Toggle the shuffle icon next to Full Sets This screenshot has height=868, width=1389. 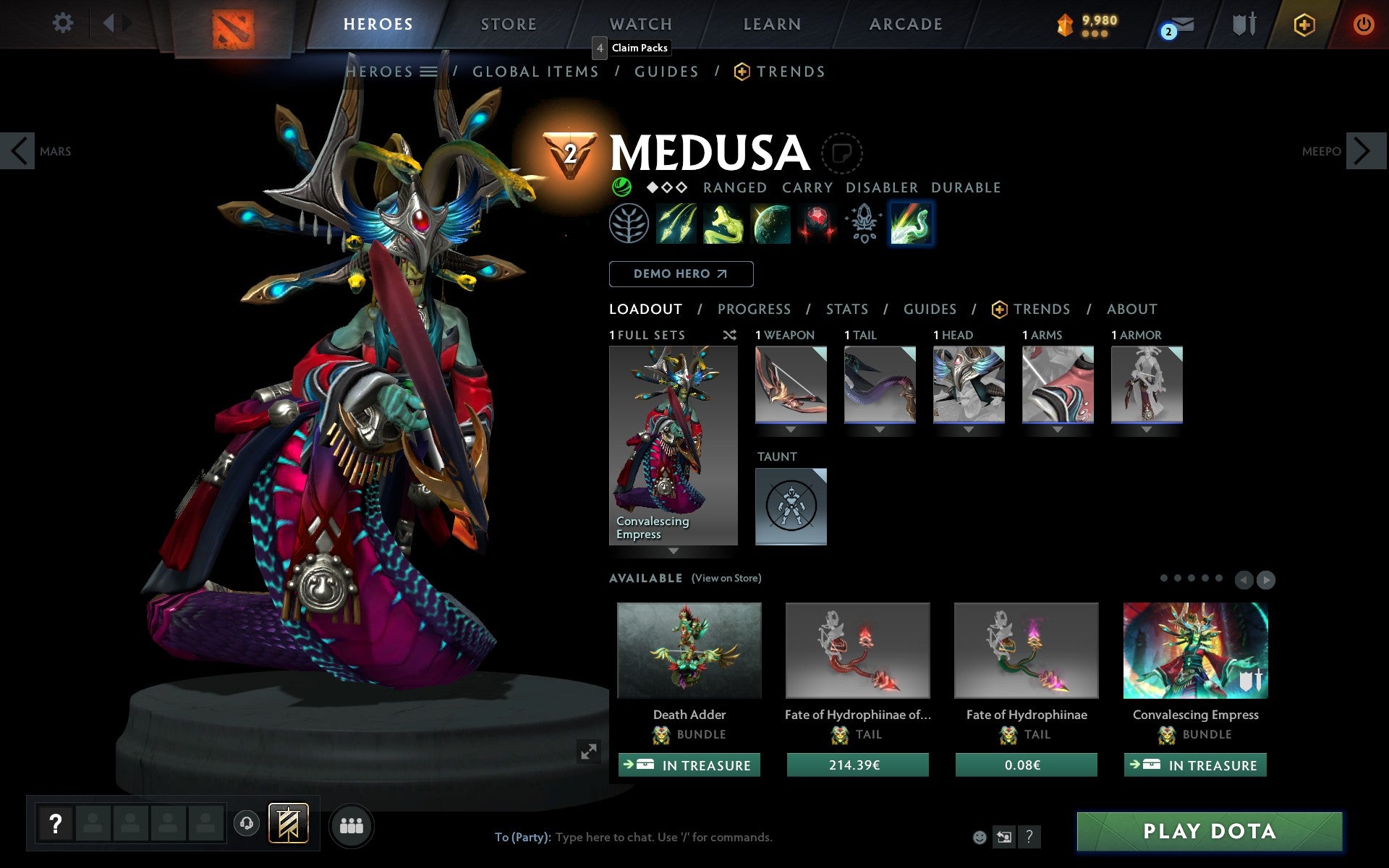click(729, 335)
